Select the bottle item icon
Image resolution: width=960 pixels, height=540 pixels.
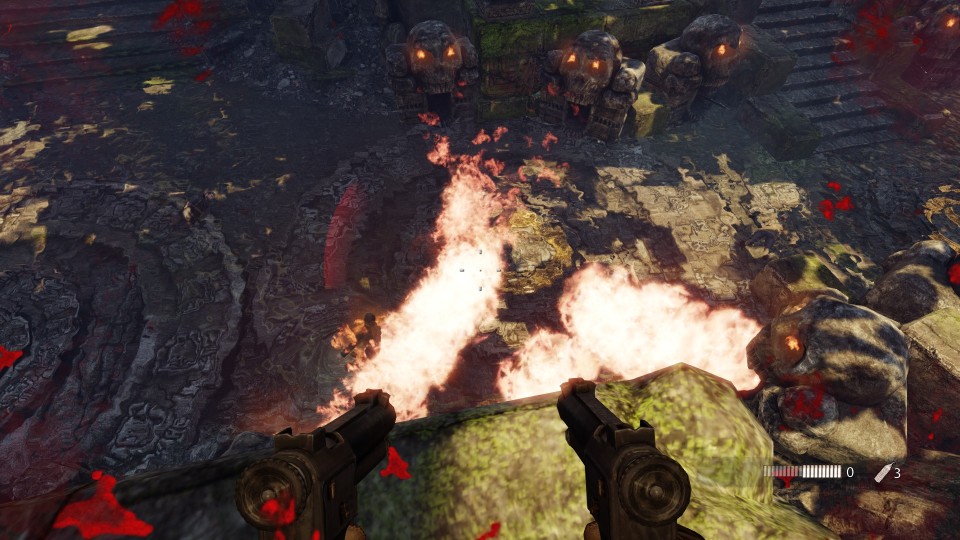coord(881,472)
